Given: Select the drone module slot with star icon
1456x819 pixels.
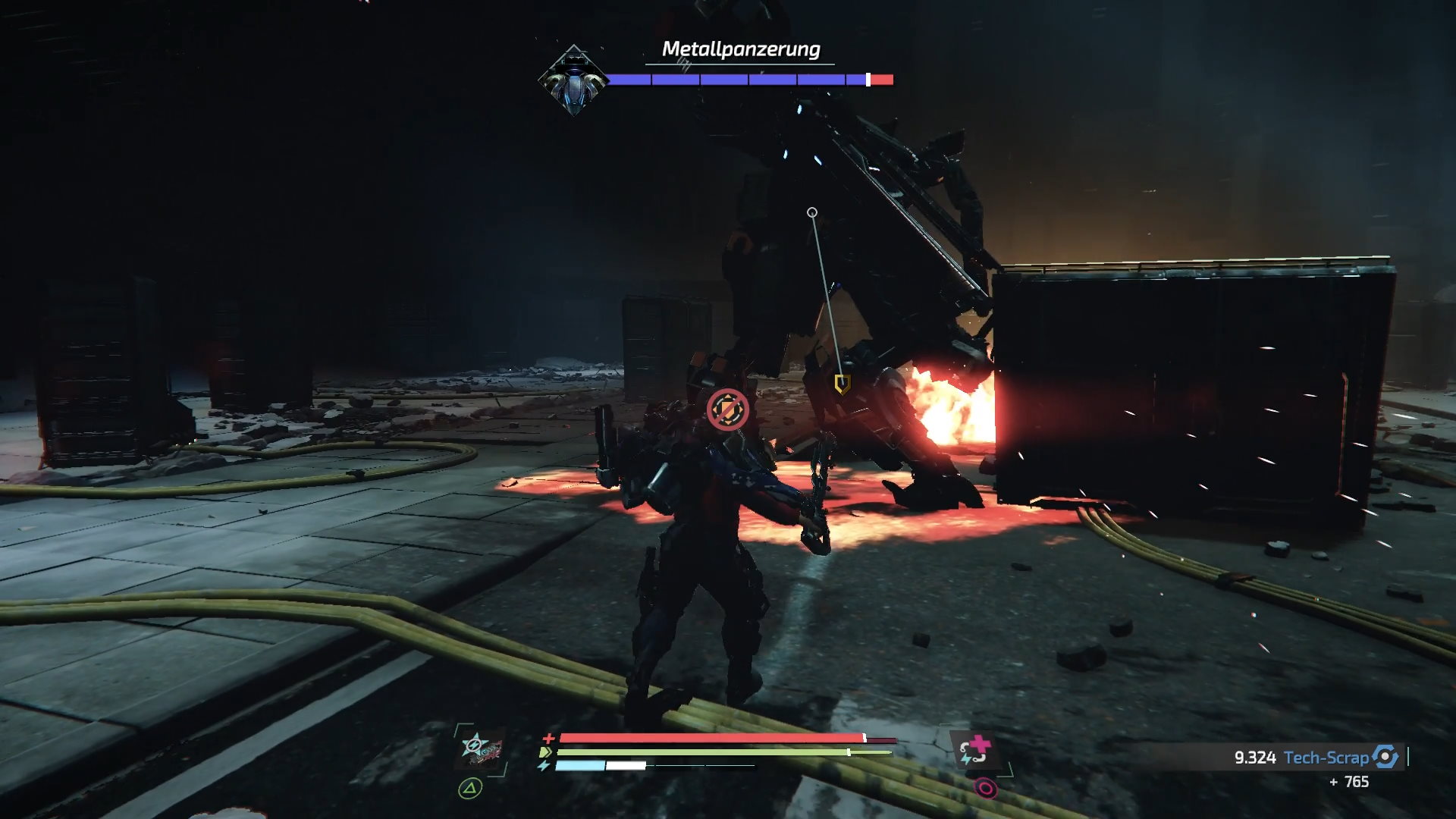Looking at the screenshot, I should point(481,748).
